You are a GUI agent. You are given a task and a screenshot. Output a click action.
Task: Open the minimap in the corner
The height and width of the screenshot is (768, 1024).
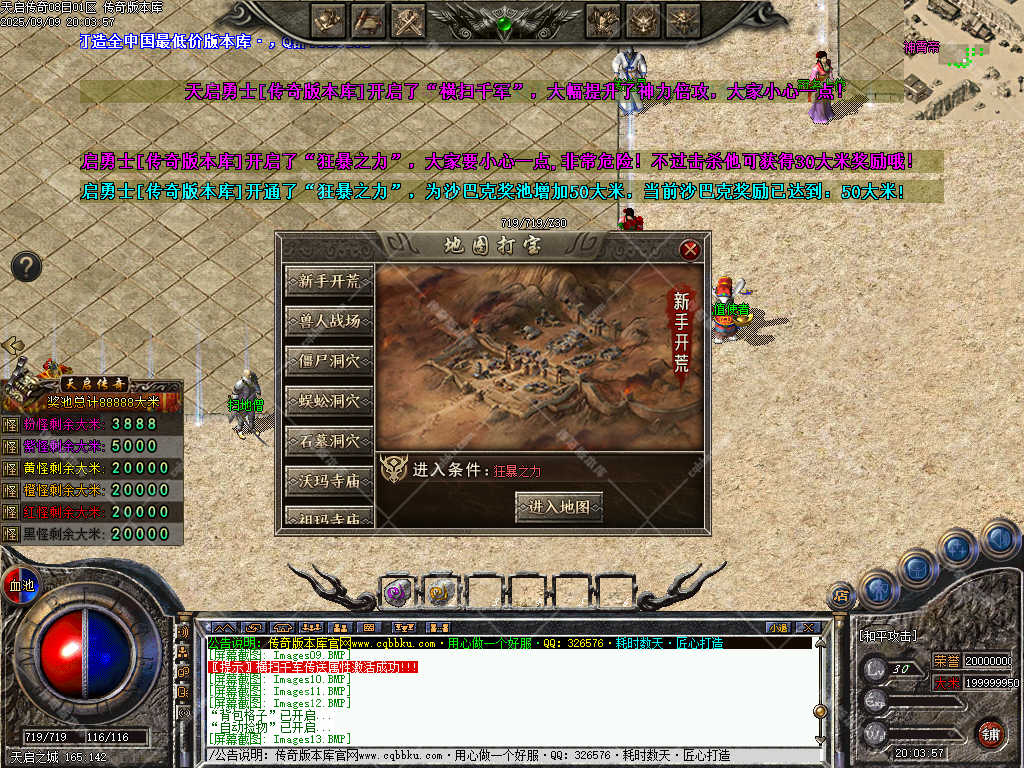964,60
